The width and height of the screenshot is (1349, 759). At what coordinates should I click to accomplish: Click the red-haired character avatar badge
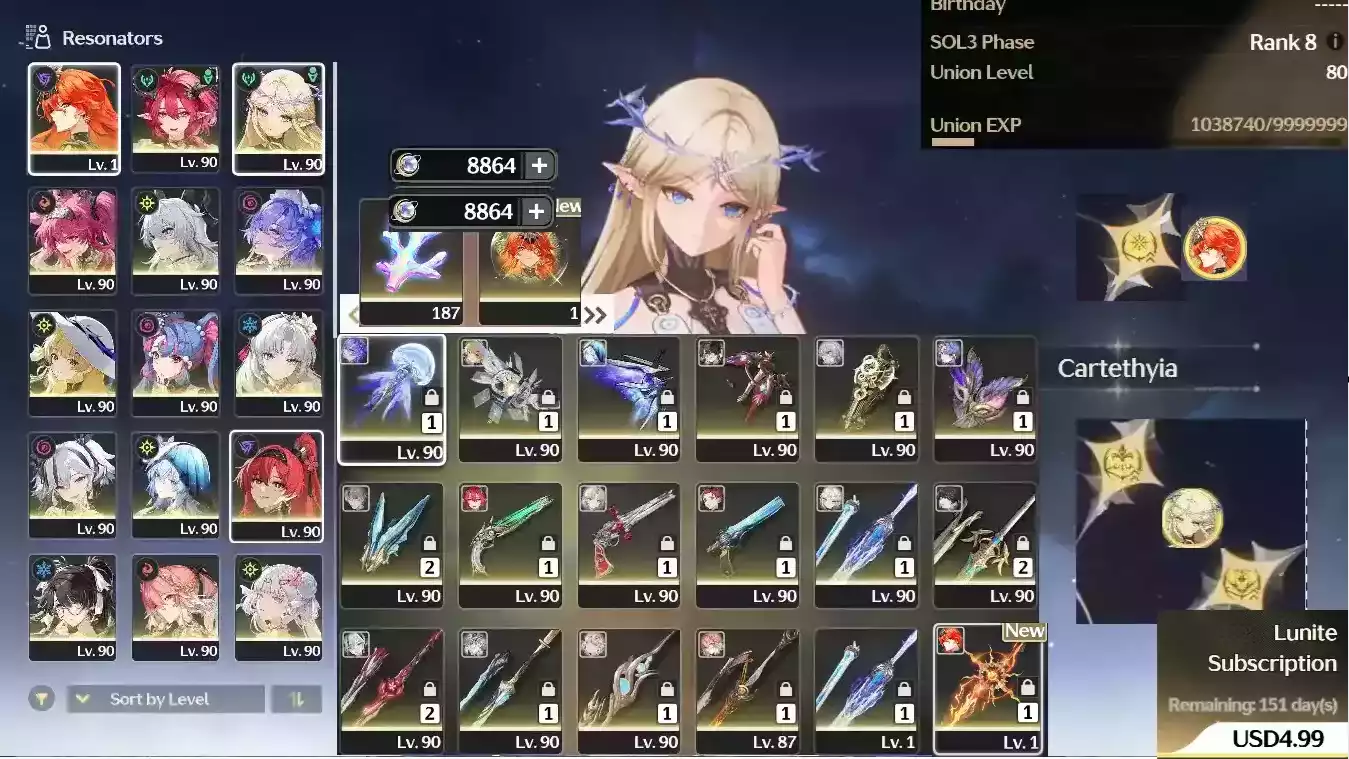(1214, 247)
